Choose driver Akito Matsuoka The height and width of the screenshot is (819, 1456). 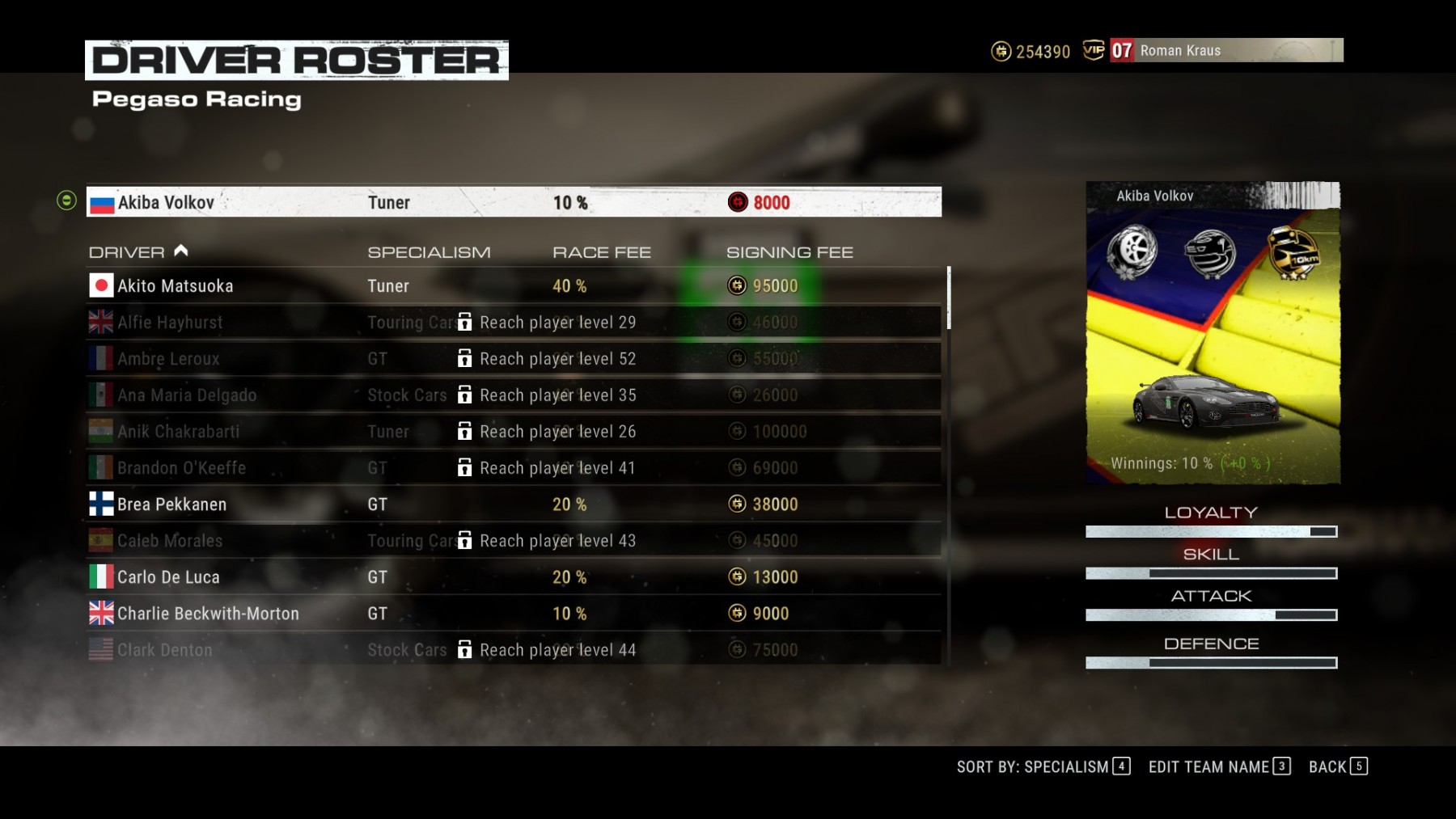(513, 286)
